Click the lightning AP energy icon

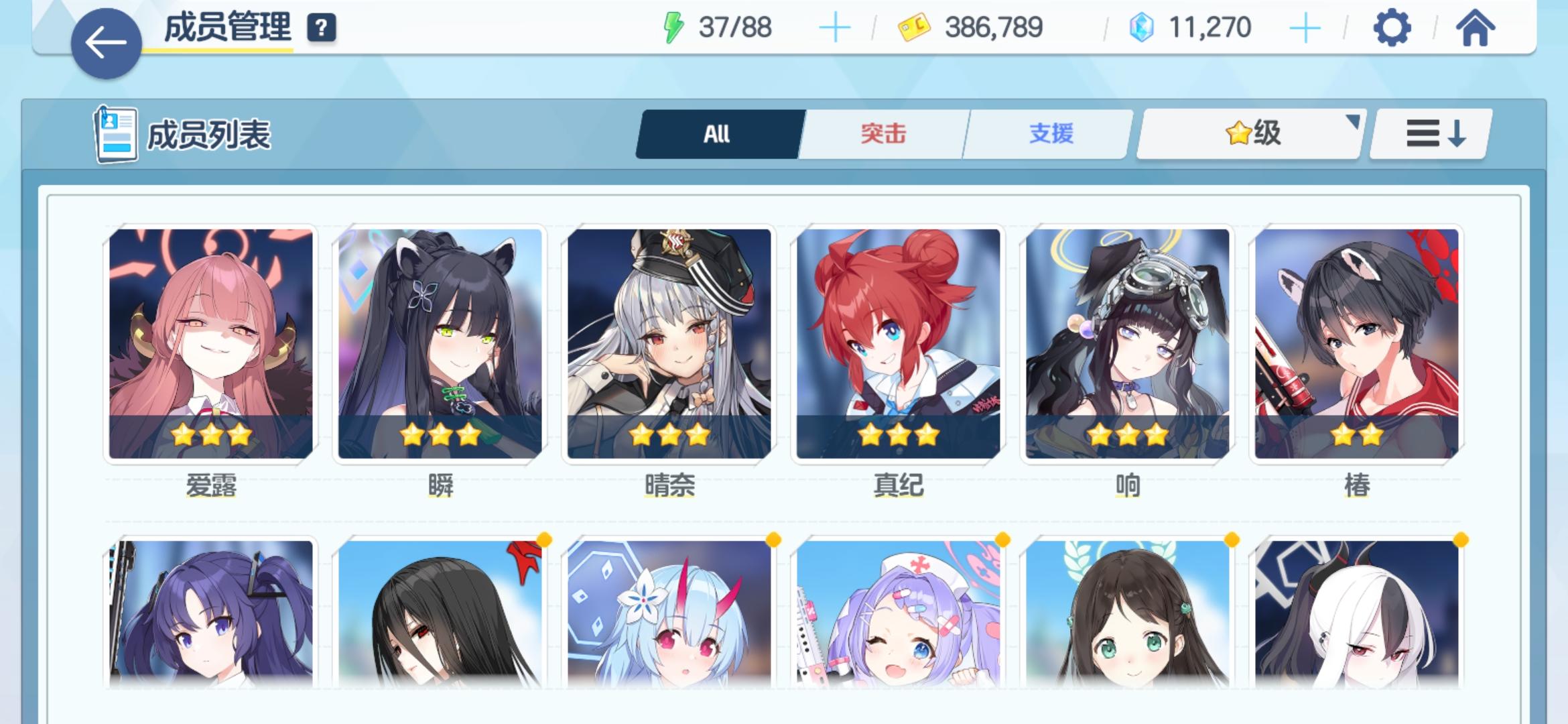click(x=673, y=28)
